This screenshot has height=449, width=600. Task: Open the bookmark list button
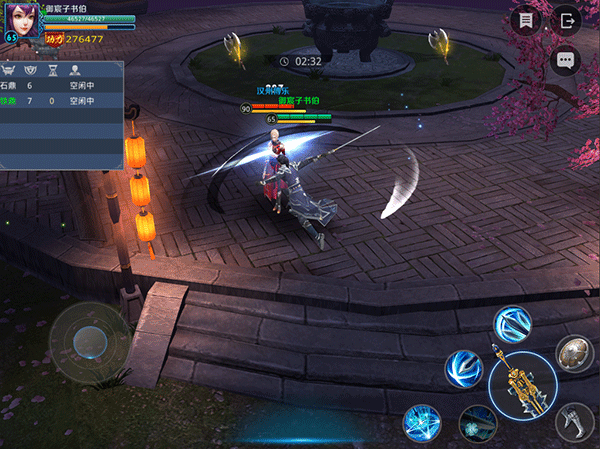[526, 20]
